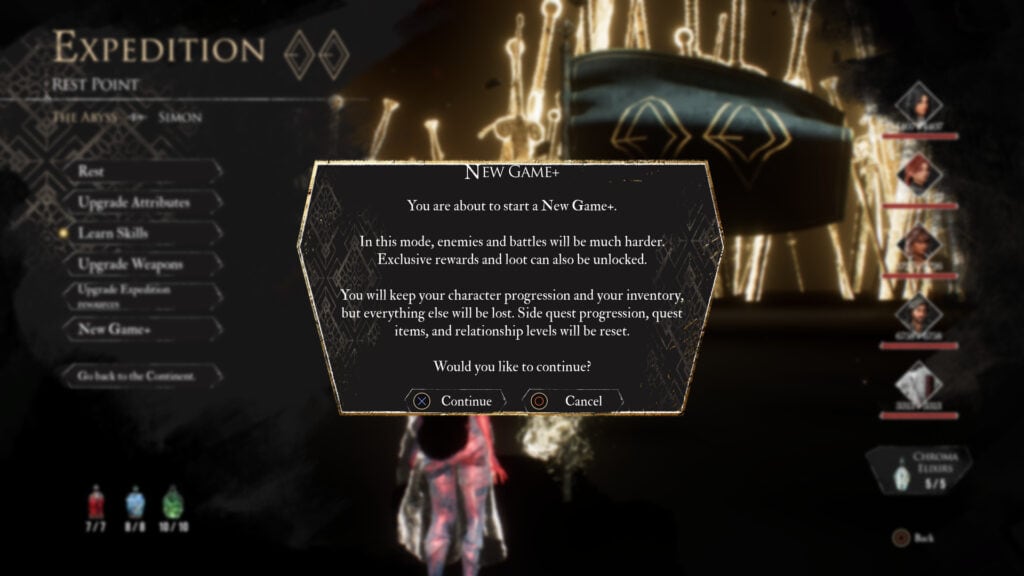The height and width of the screenshot is (576, 1024).
Task: Select the red-haired party member portrait
Action: (x=918, y=175)
